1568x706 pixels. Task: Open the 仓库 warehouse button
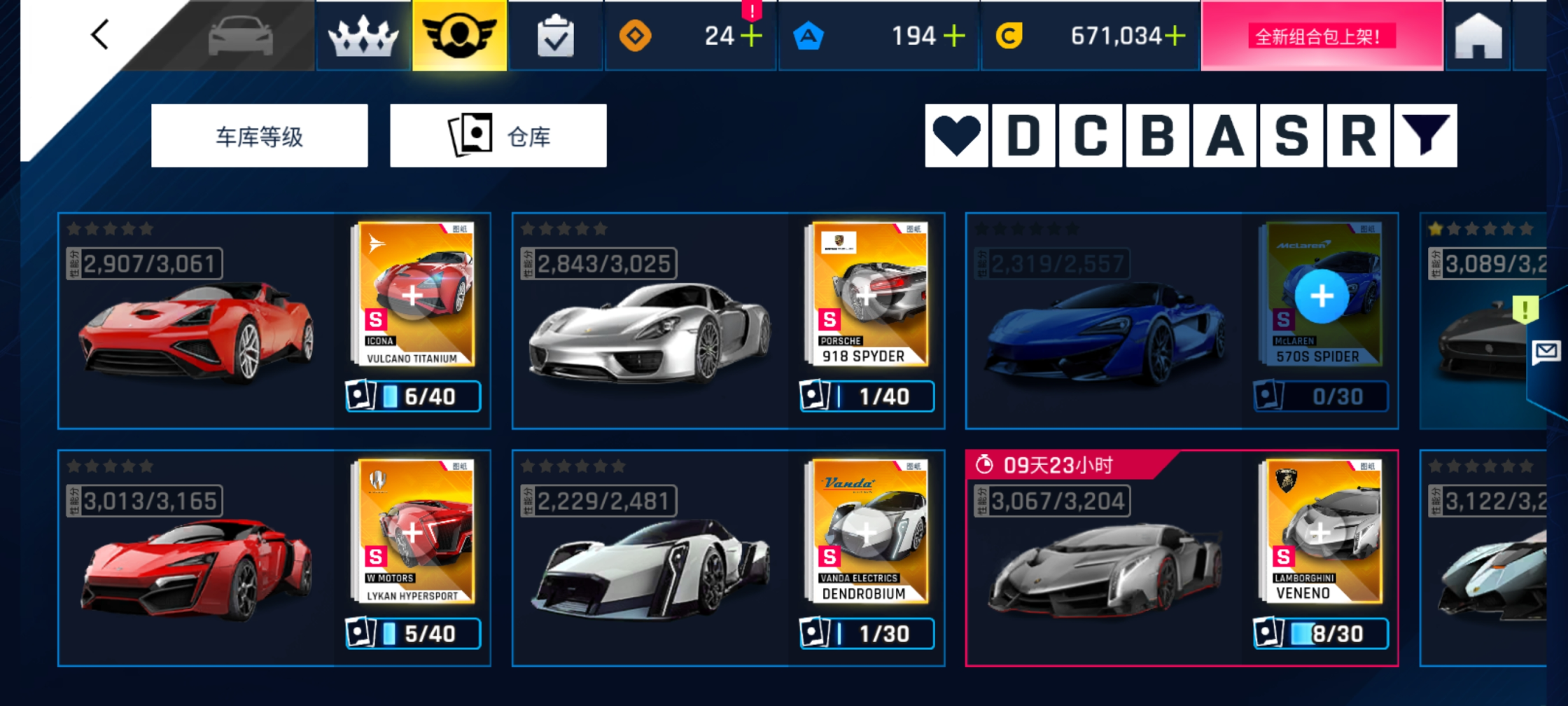[498, 136]
